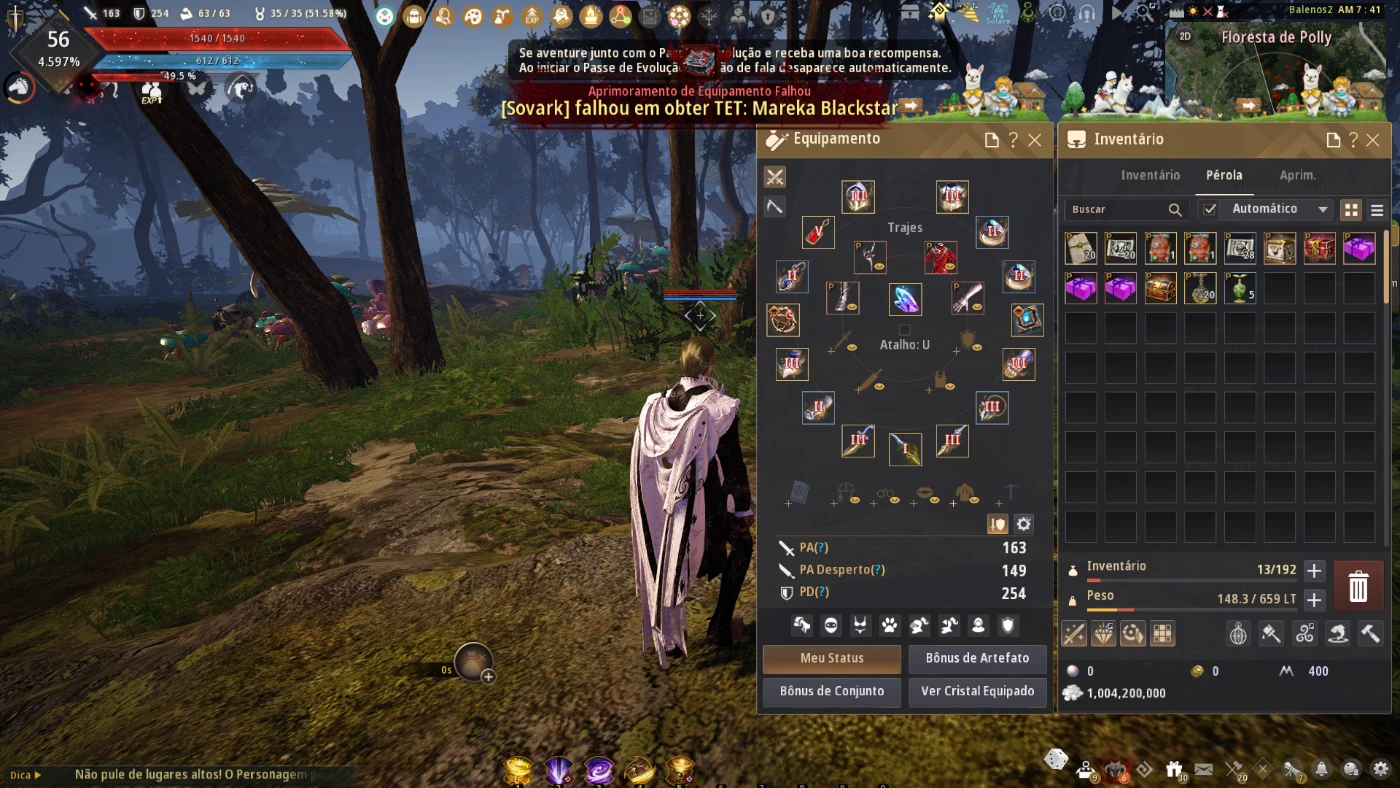Close the Equipamento window
1400x788 pixels.
point(1035,140)
